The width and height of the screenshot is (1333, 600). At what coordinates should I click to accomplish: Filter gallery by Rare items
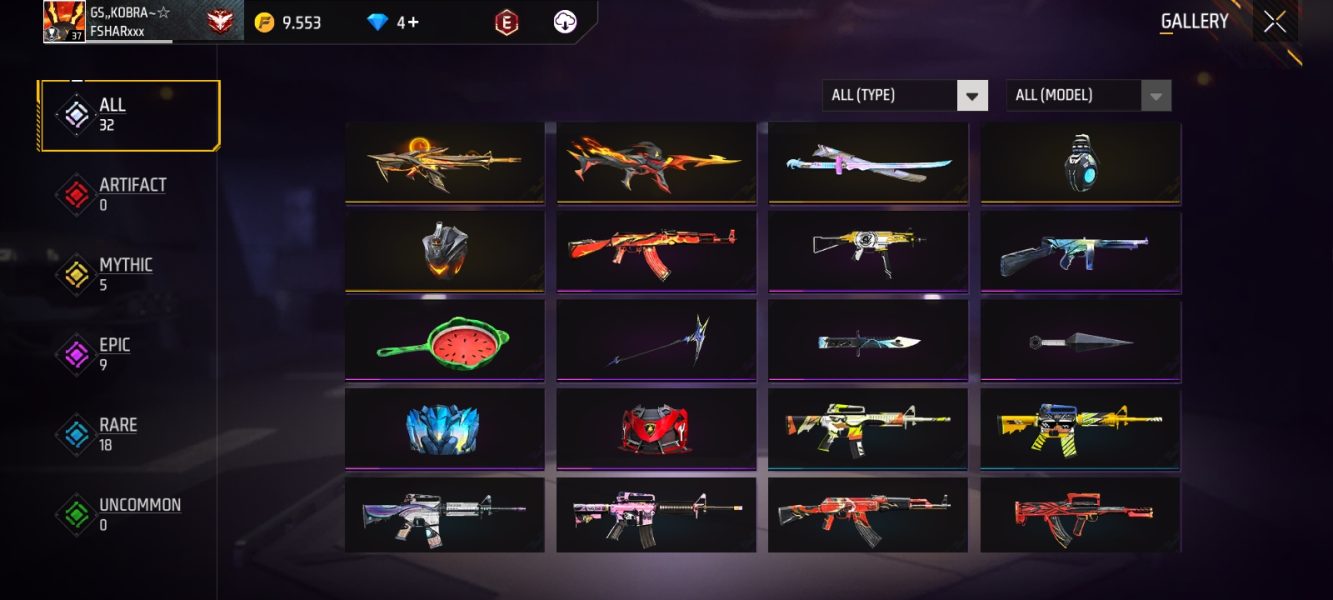129,435
